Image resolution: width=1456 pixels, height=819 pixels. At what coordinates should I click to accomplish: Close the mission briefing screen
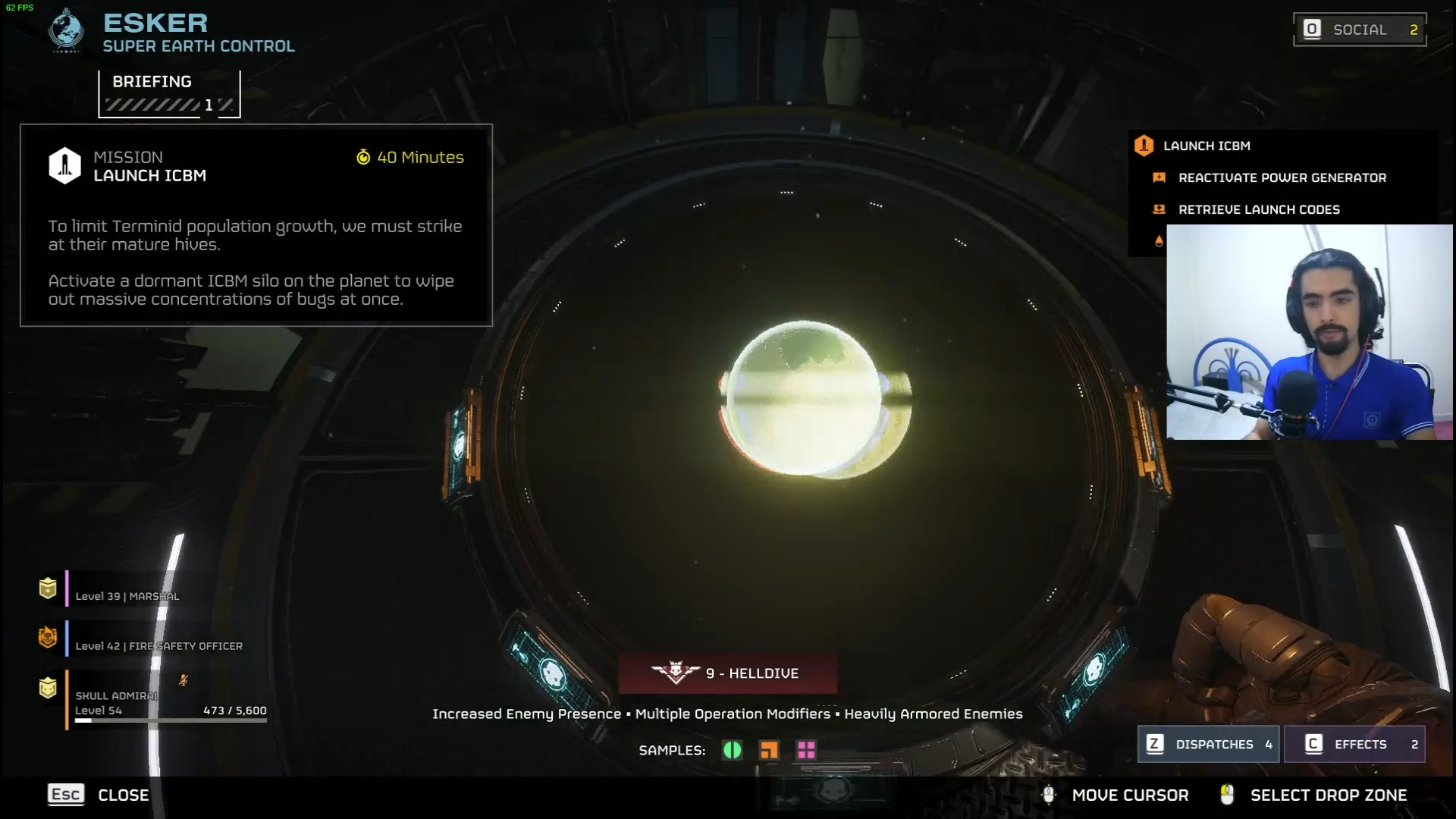point(99,795)
